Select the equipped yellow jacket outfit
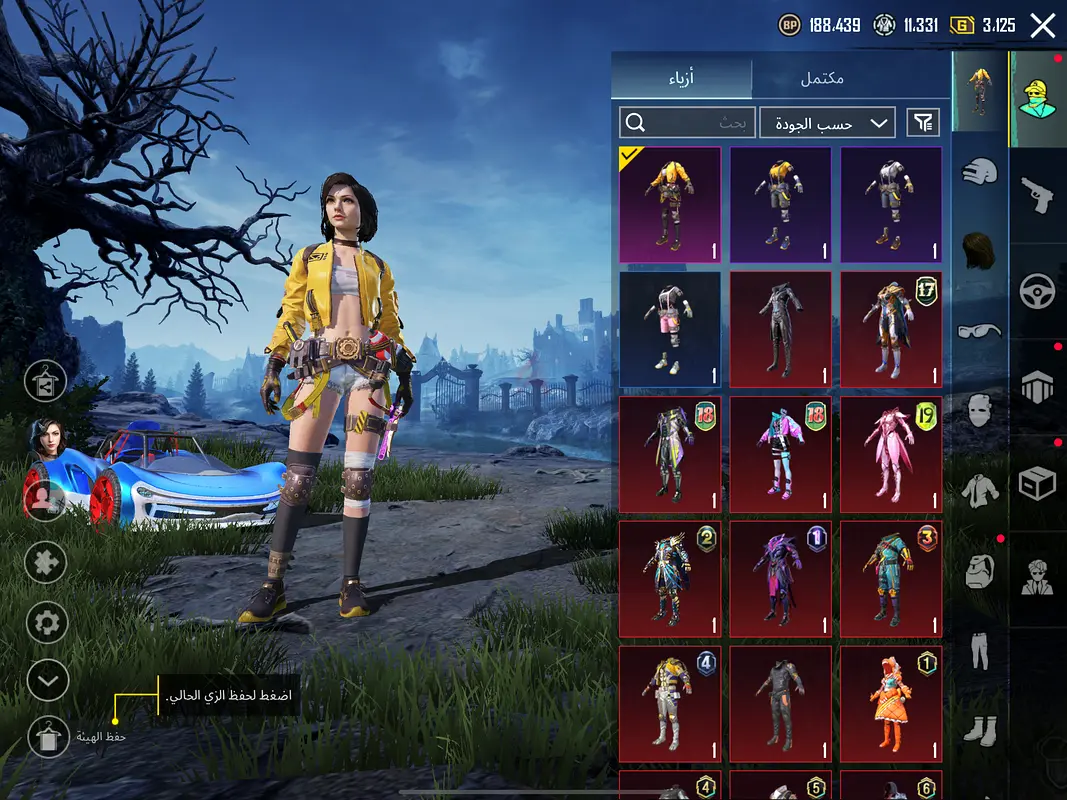The image size is (1067, 800). (x=670, y=205)
